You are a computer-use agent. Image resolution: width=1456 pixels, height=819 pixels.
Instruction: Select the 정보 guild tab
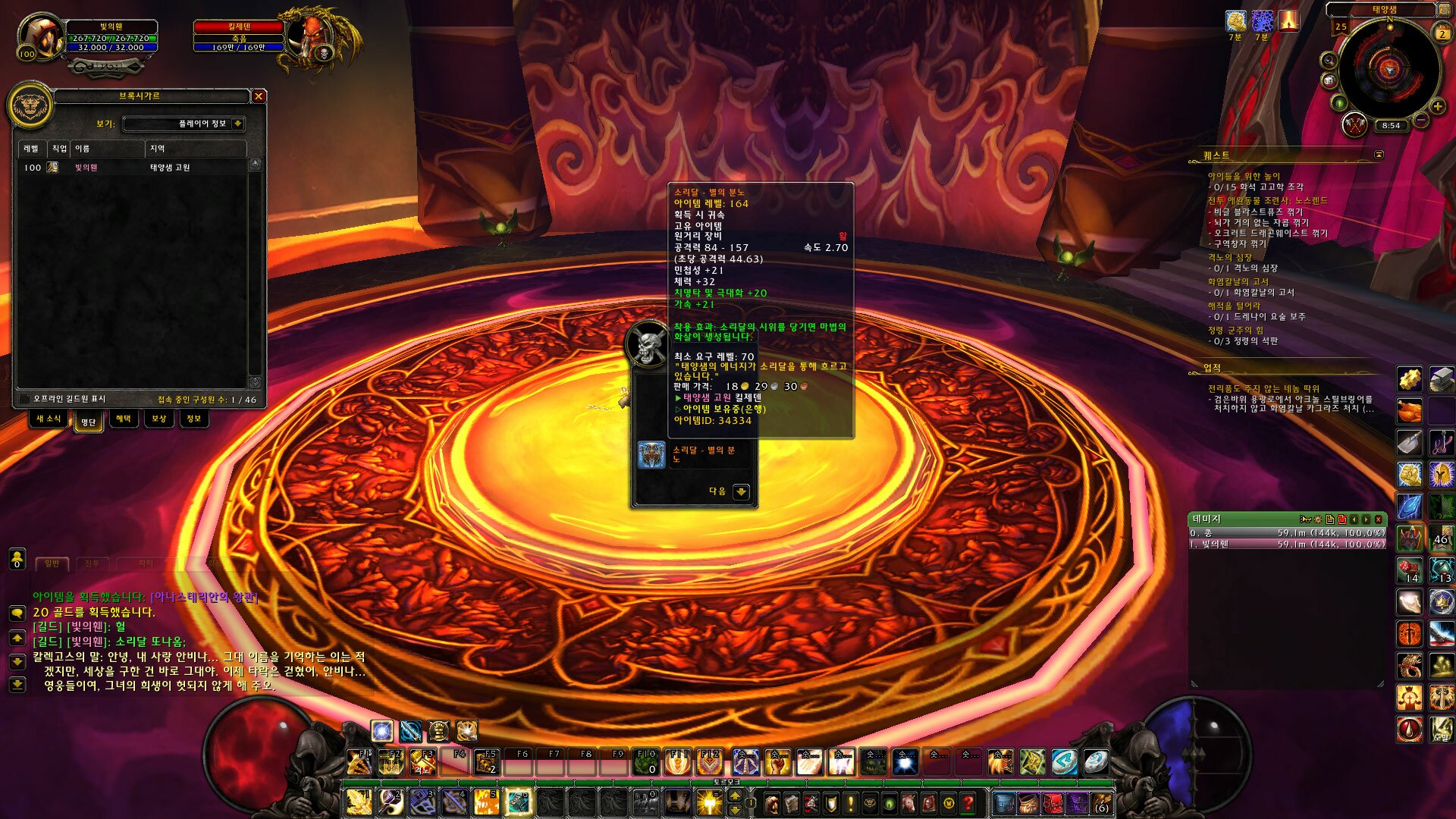pos(193,419)
